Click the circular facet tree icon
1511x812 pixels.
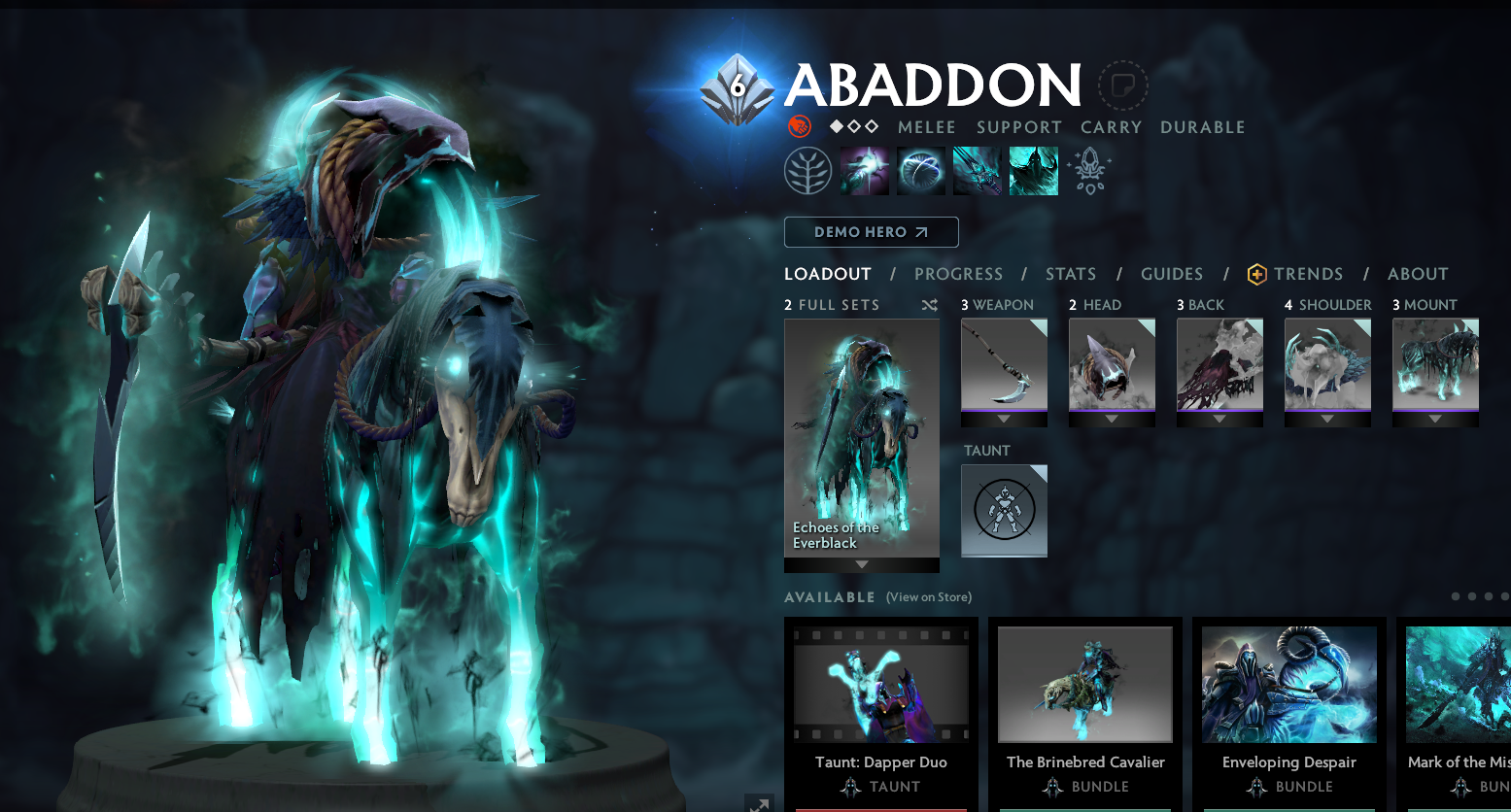click(807, 169)
